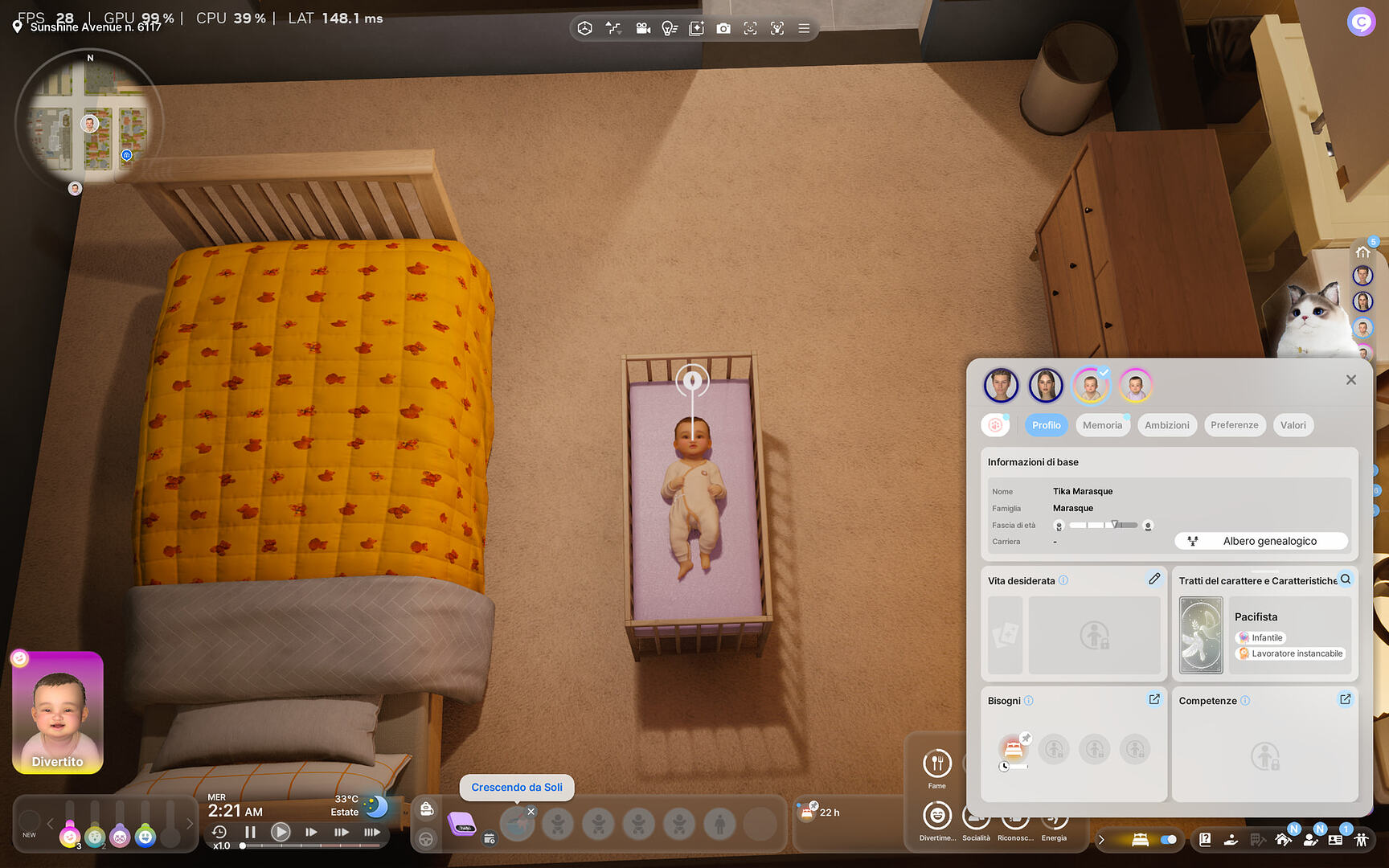
Task: Expand the Bisogni panel via its external link icon
Action: (x=1154, y=699)
